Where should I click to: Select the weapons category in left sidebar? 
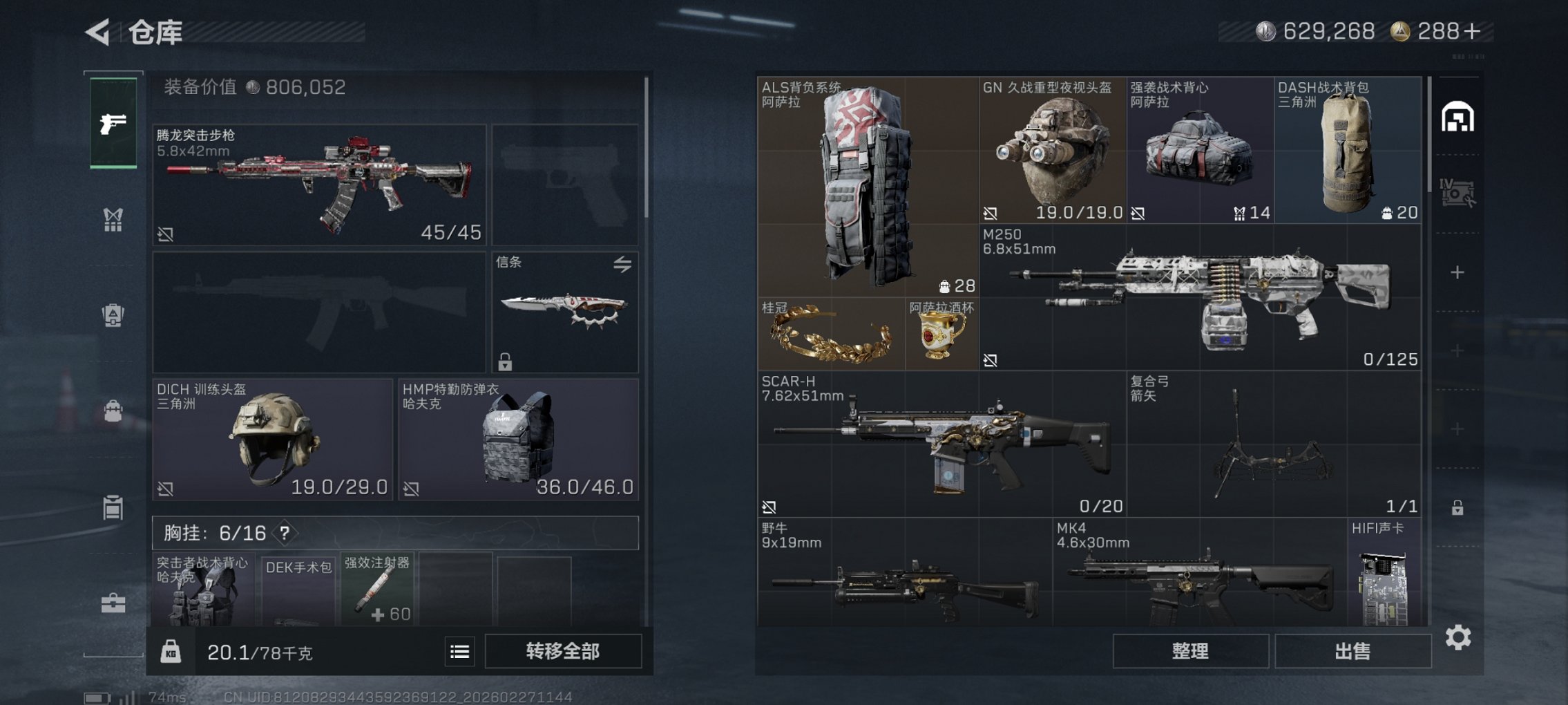click(113, 123)
